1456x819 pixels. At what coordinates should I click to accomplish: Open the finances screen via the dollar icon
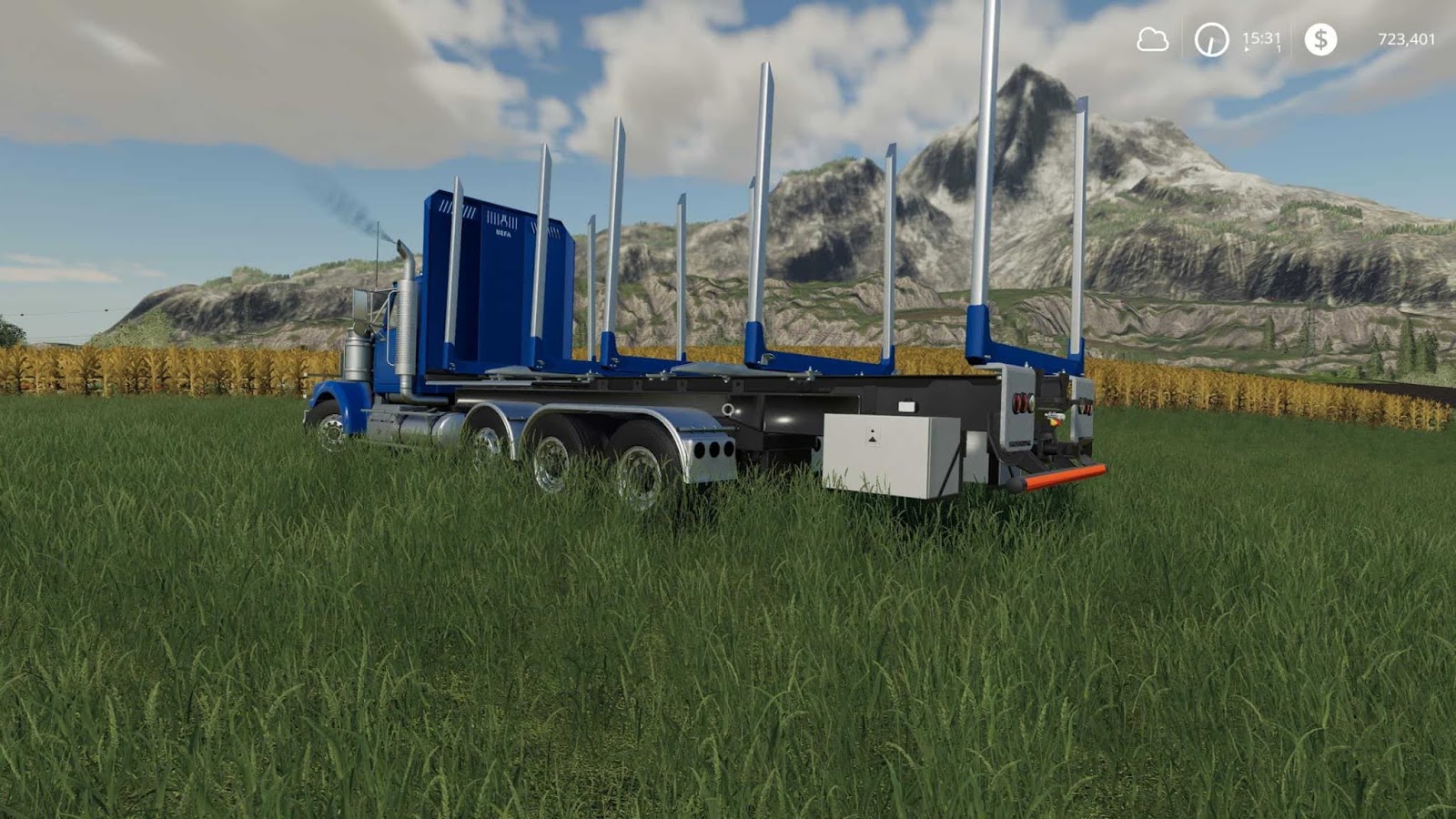click(x=1321, y=38)
